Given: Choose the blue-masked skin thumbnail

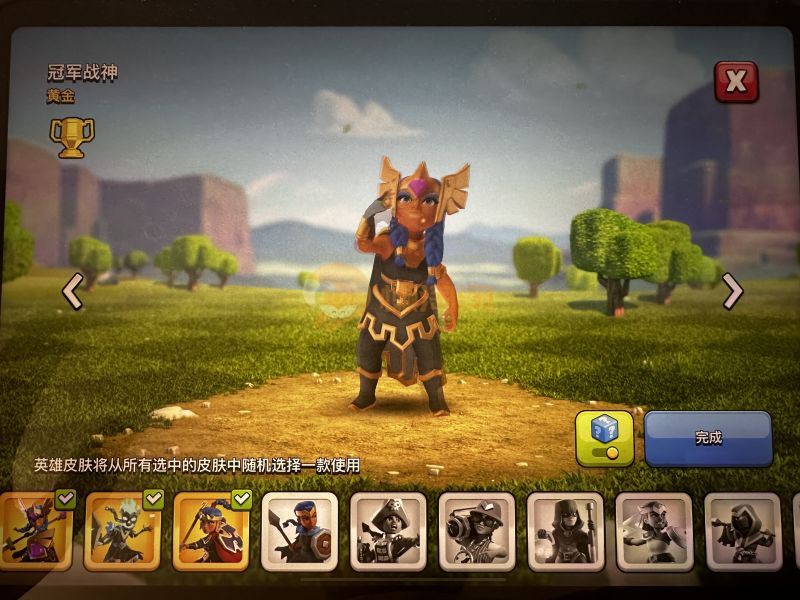Looking at the screenshot, I should [300, 531].
